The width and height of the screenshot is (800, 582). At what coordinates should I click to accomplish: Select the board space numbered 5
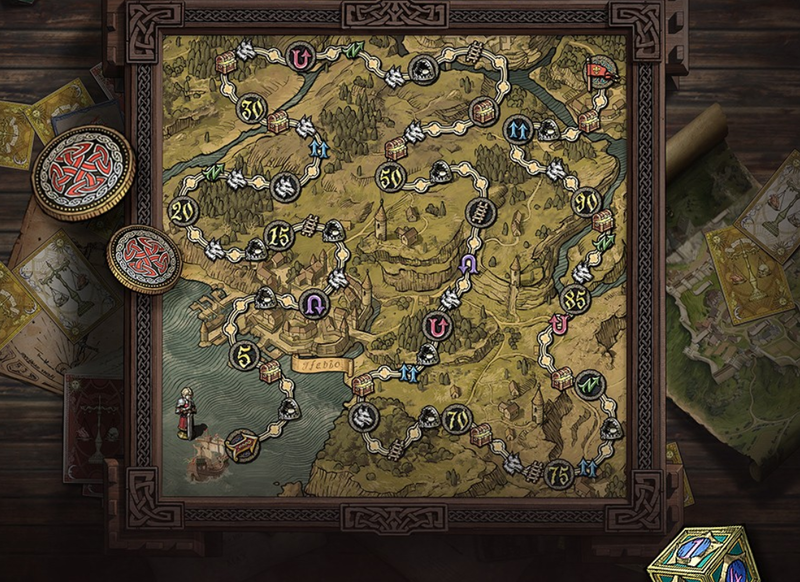point(246,355)
